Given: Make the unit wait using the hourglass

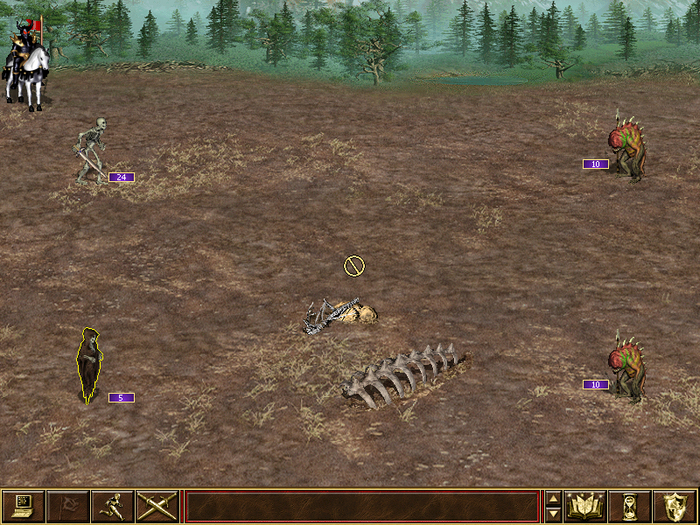Looking at the screenshot, I should click(x=629, y=506).
